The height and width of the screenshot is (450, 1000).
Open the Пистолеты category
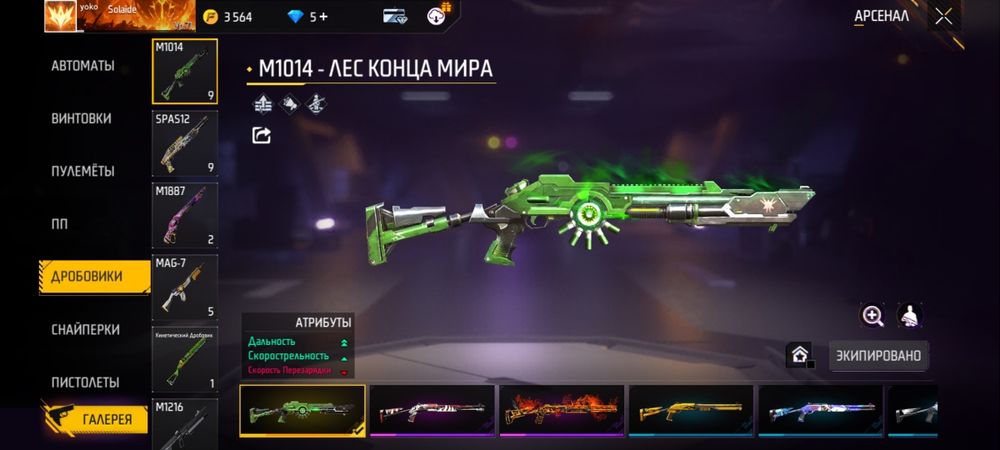(85, 382)
